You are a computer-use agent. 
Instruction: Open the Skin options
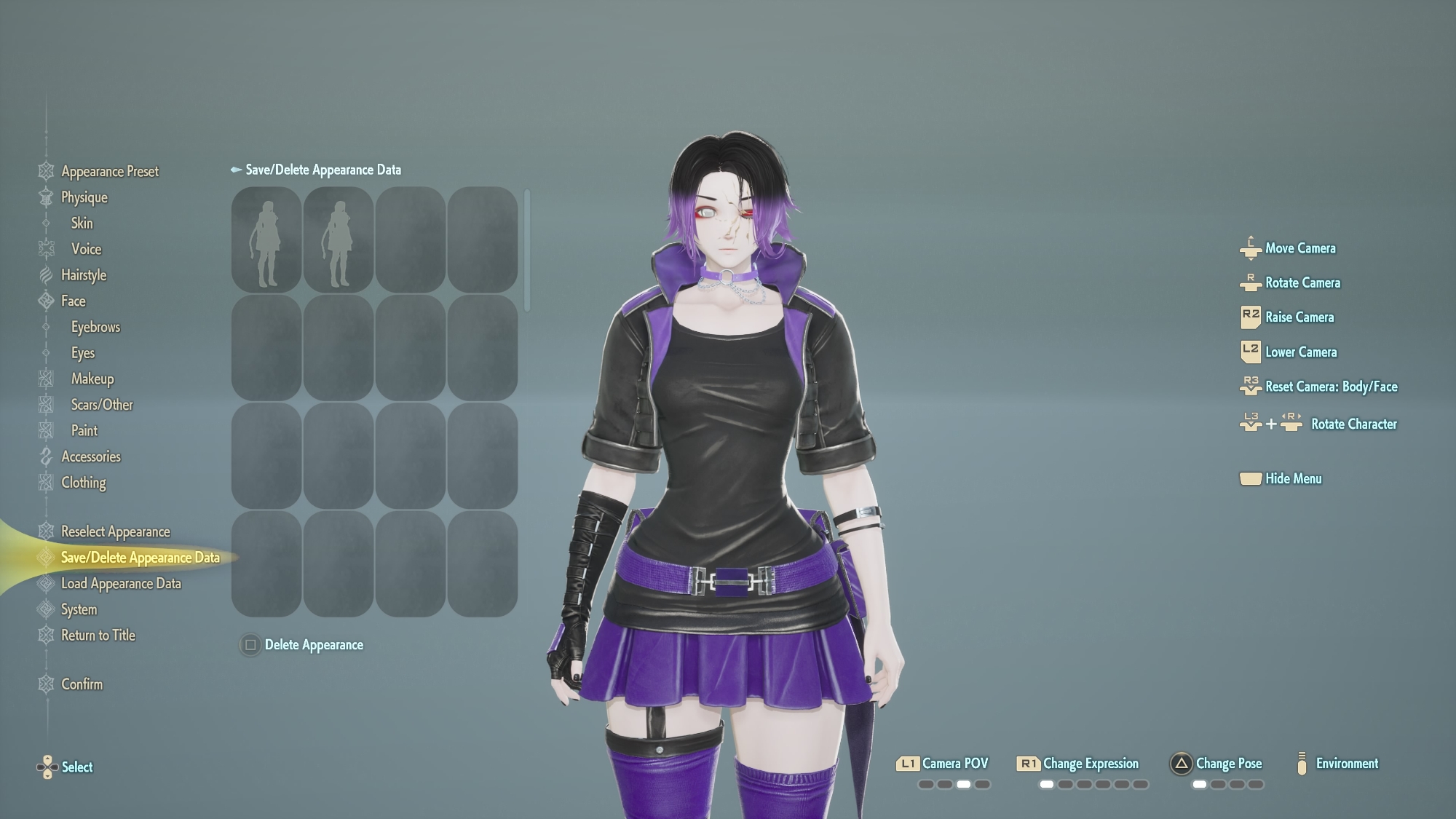pyautogui.click(x=82, y=223)
